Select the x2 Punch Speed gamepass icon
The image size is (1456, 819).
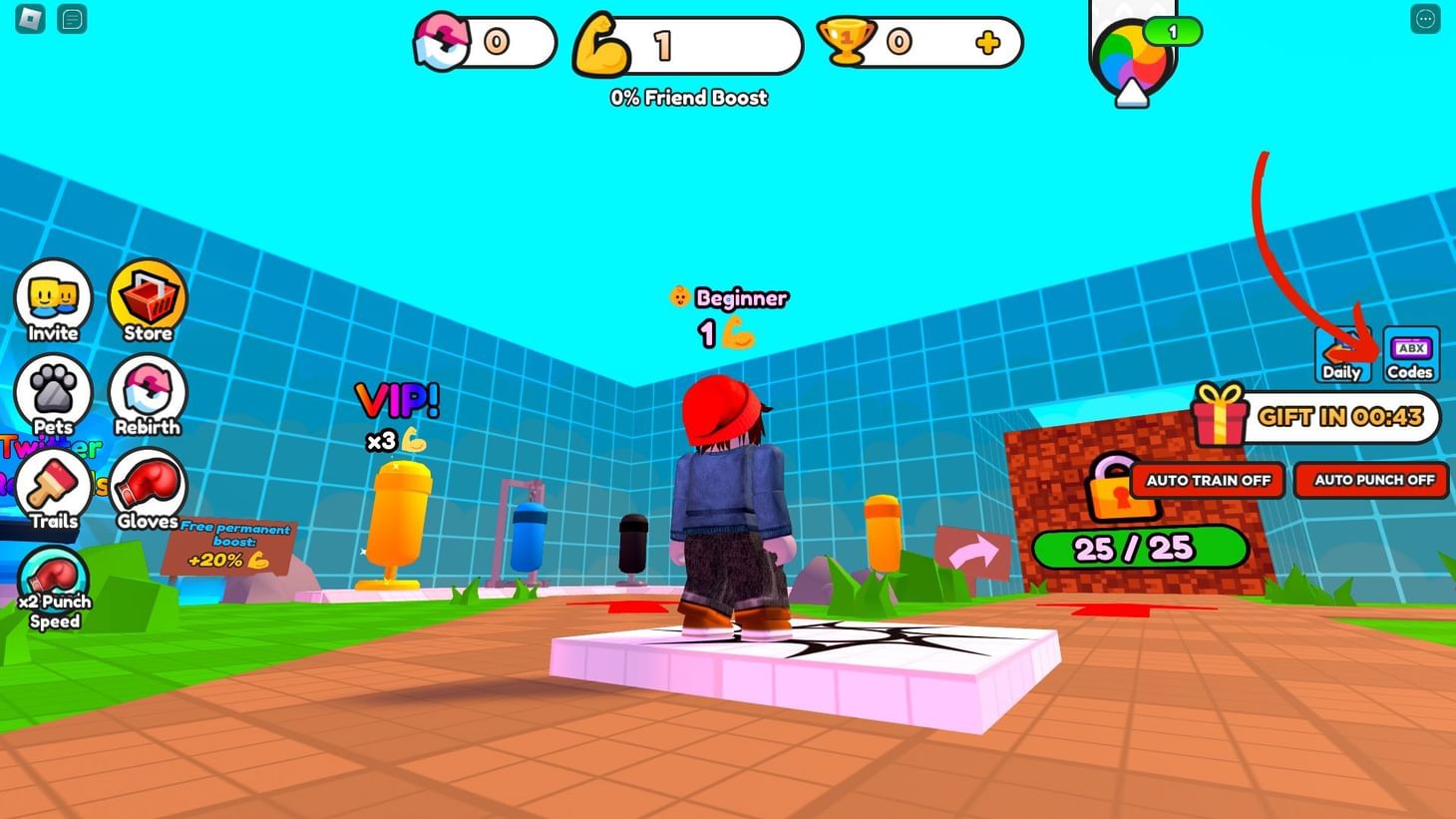(55, 579)
